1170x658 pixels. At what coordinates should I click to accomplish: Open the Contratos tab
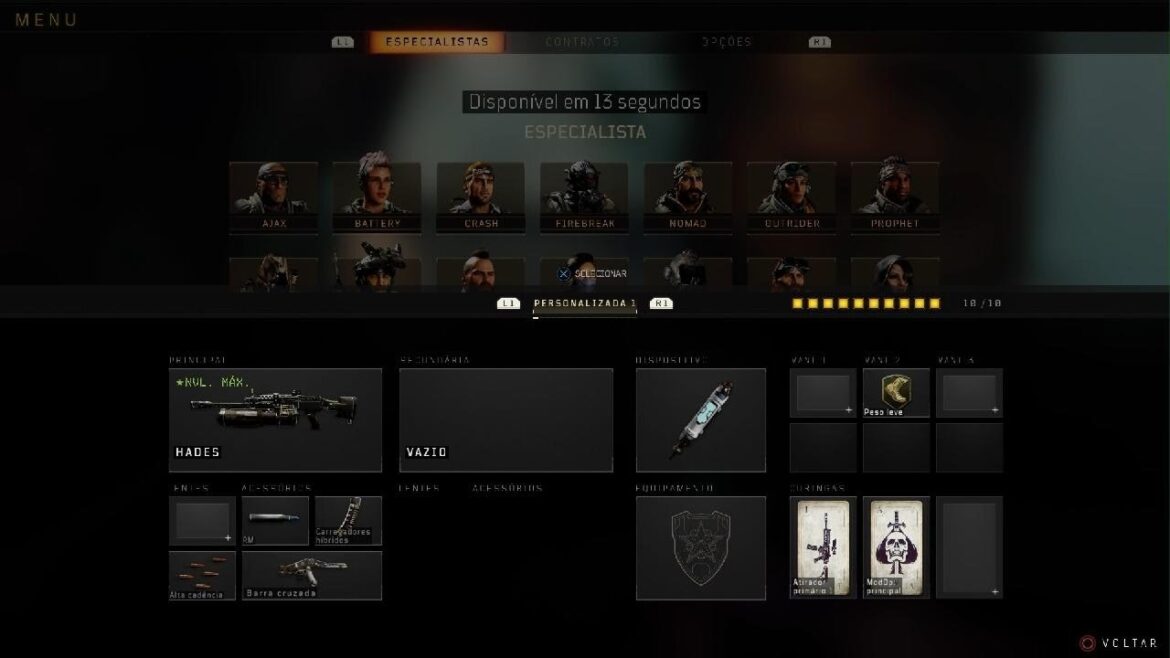(582, 42)
